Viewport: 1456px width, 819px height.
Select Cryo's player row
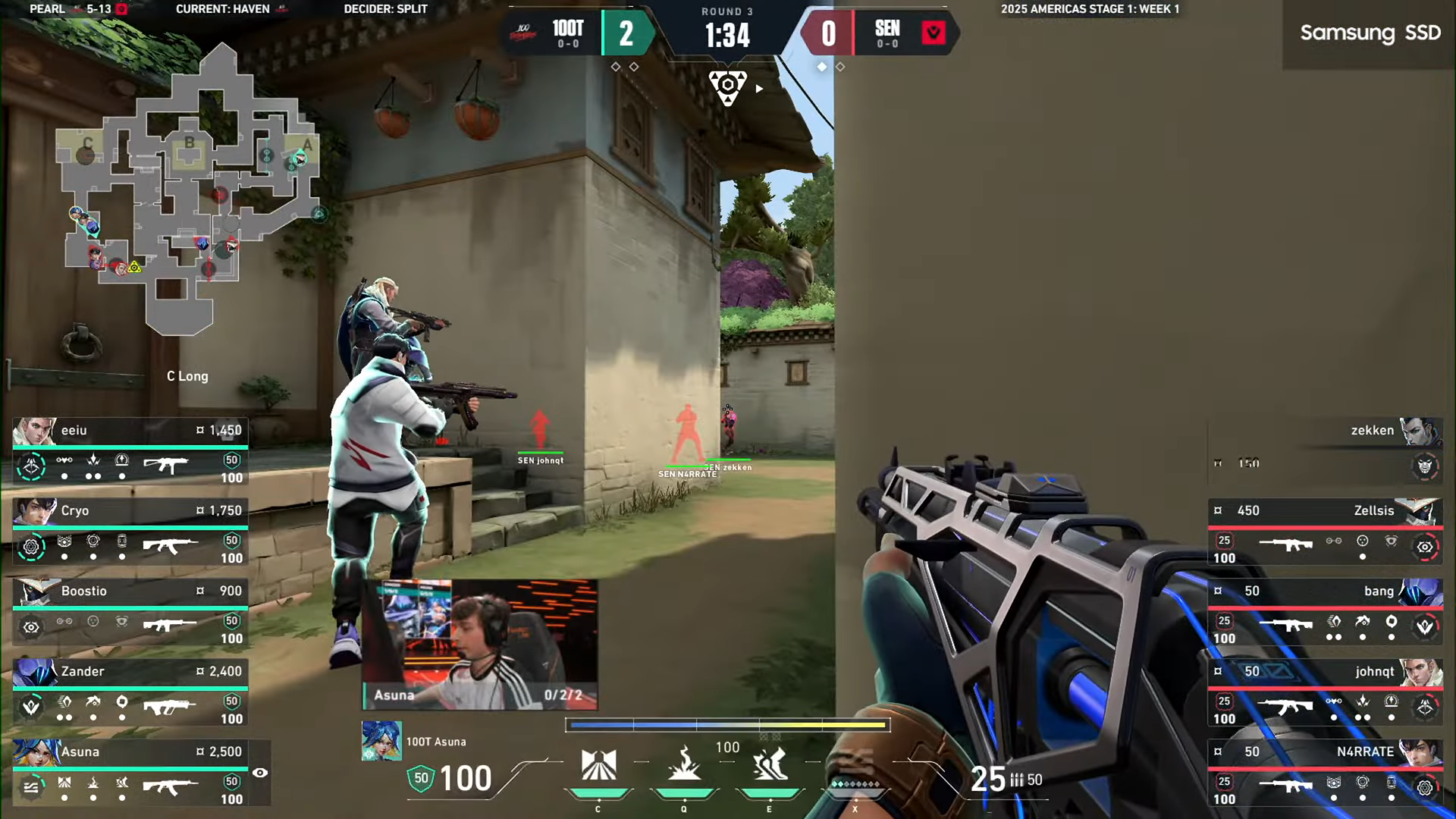(x=130, y=533)
